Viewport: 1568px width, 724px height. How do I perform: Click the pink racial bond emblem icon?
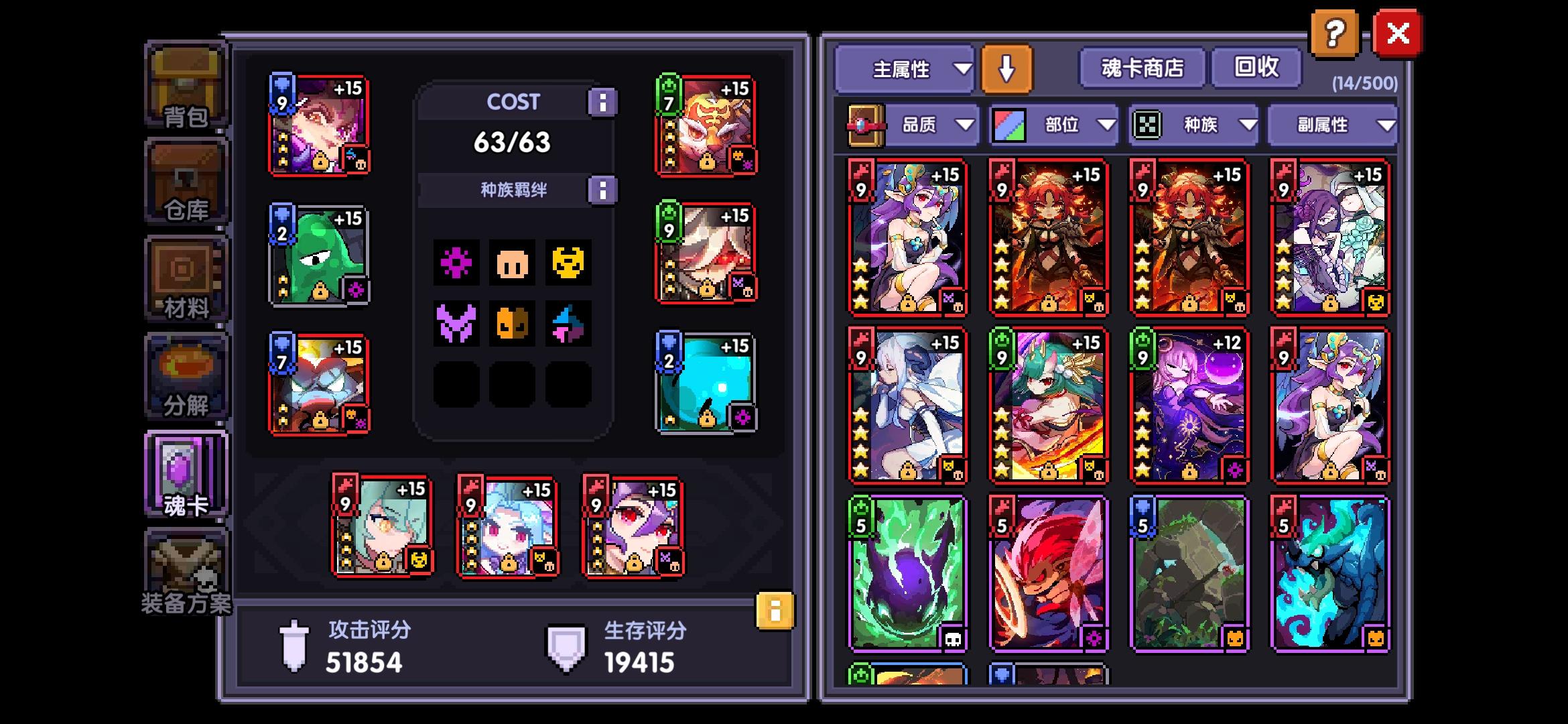456,263
